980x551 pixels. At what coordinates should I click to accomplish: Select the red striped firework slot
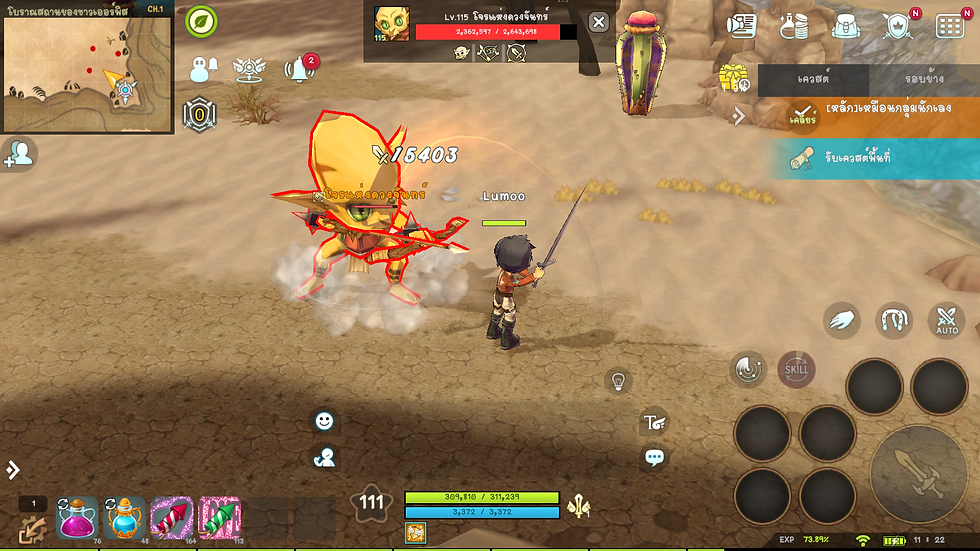(172, 518)
